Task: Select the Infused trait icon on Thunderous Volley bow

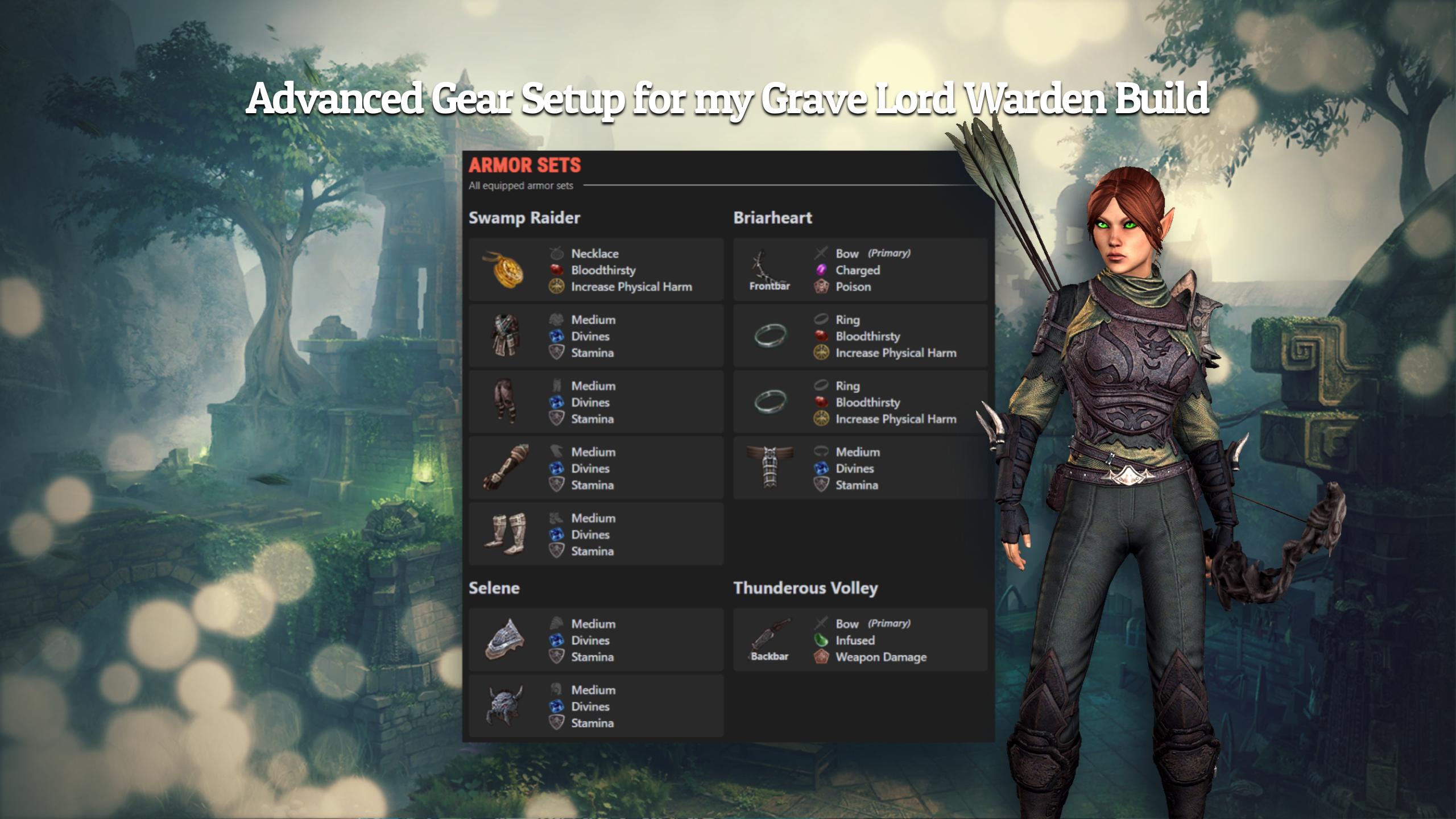Action: coord(821,640)
